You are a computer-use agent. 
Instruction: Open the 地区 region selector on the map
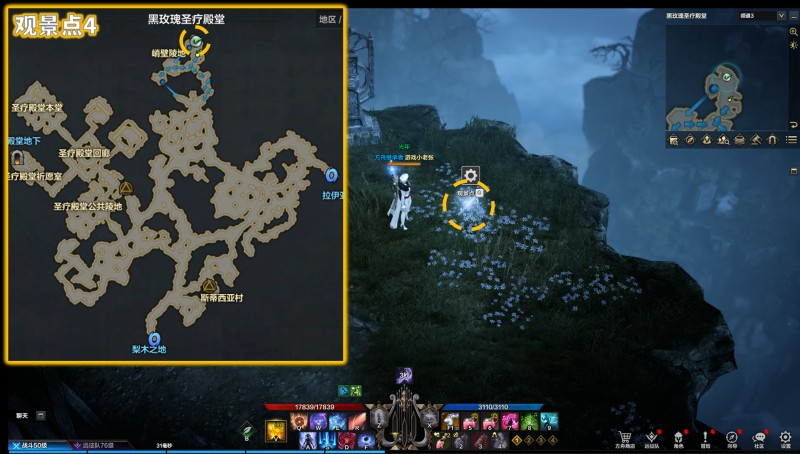[x=327, y=19]
